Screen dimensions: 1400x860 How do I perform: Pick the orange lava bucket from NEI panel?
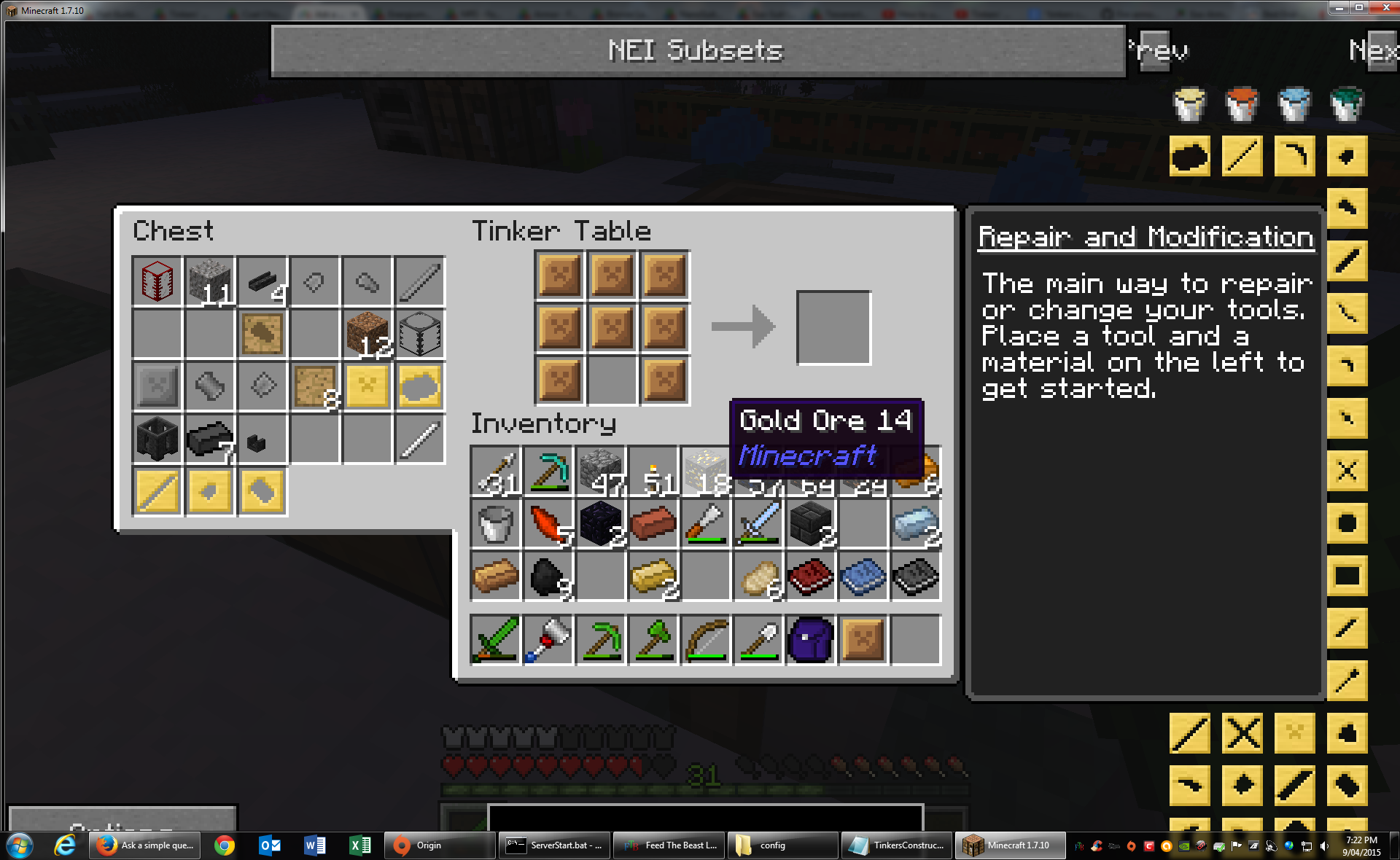tap(1242, 104)
